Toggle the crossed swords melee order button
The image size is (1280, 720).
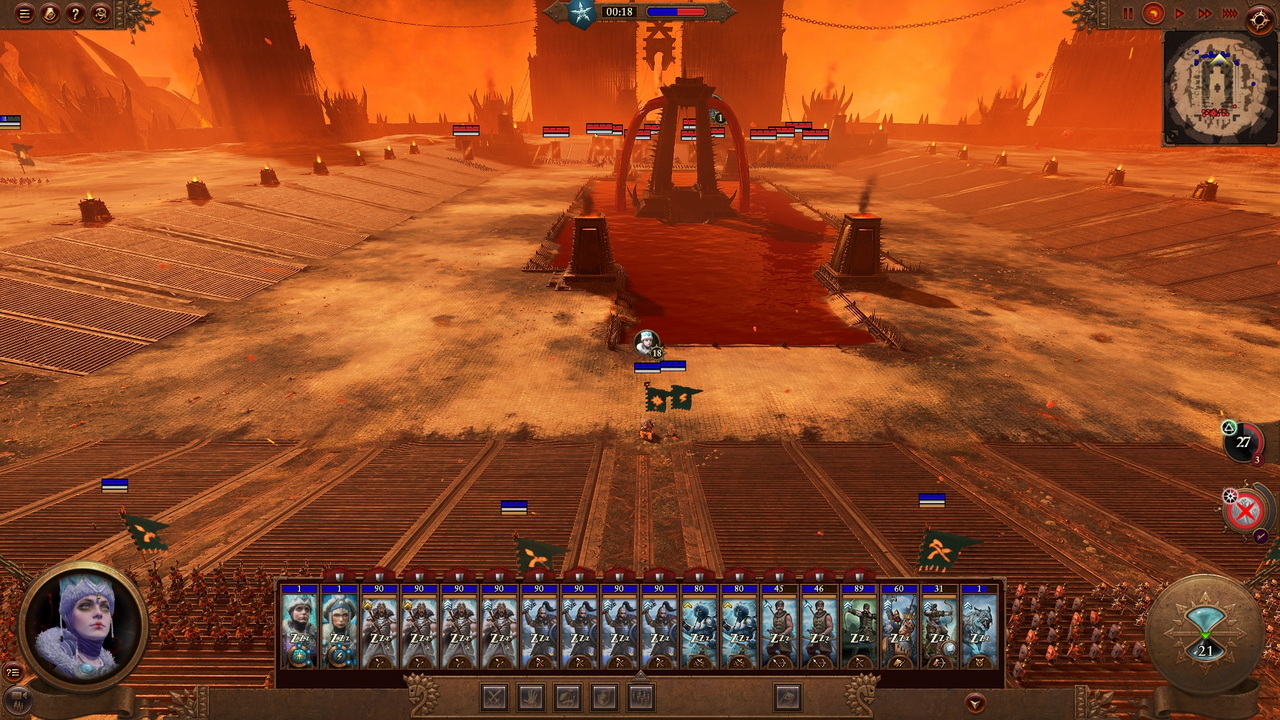(494, 696)
